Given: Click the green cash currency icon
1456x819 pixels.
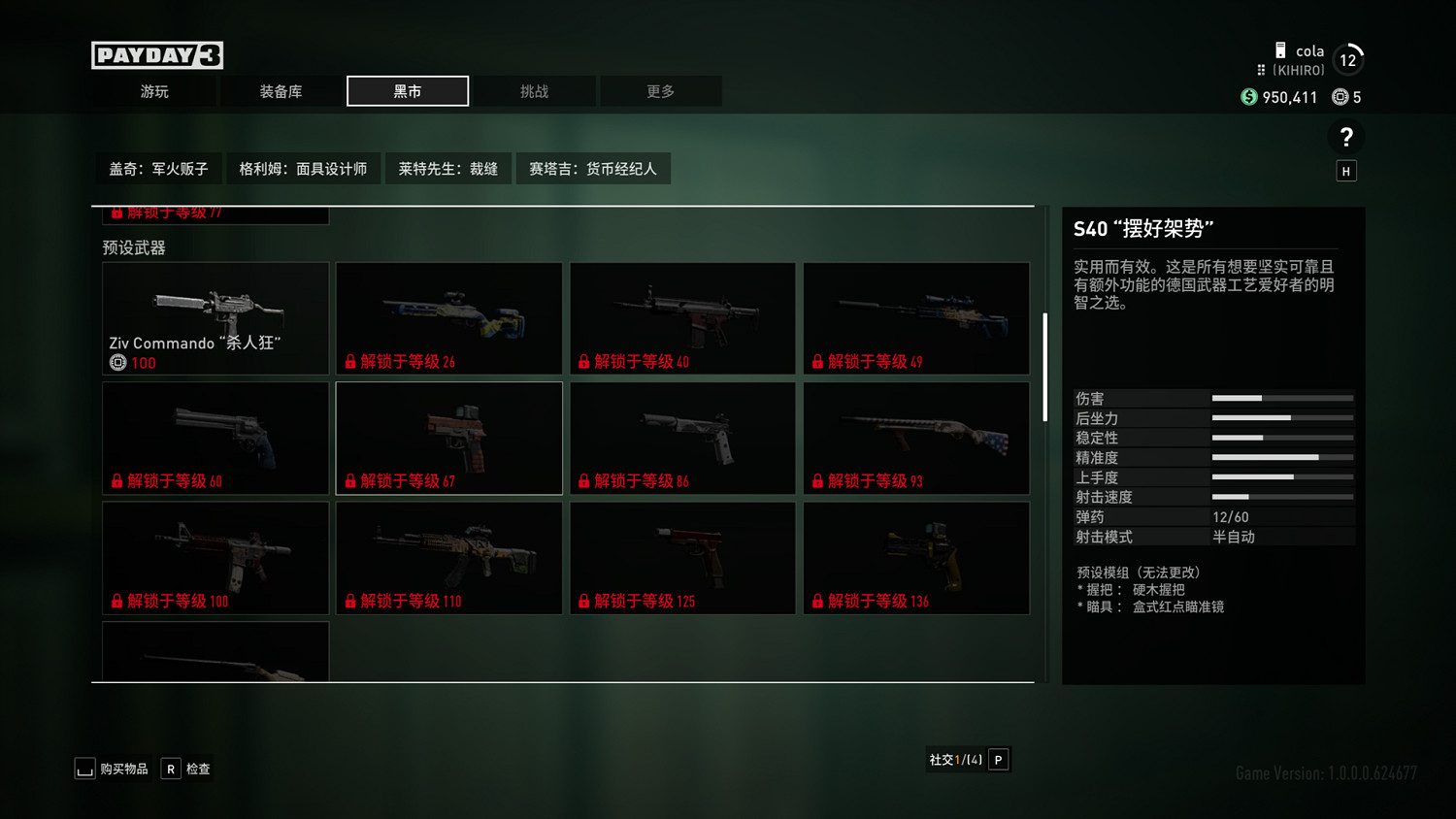Looking at the screenshot, I should pyautogui.click(x=1248, y=97).
